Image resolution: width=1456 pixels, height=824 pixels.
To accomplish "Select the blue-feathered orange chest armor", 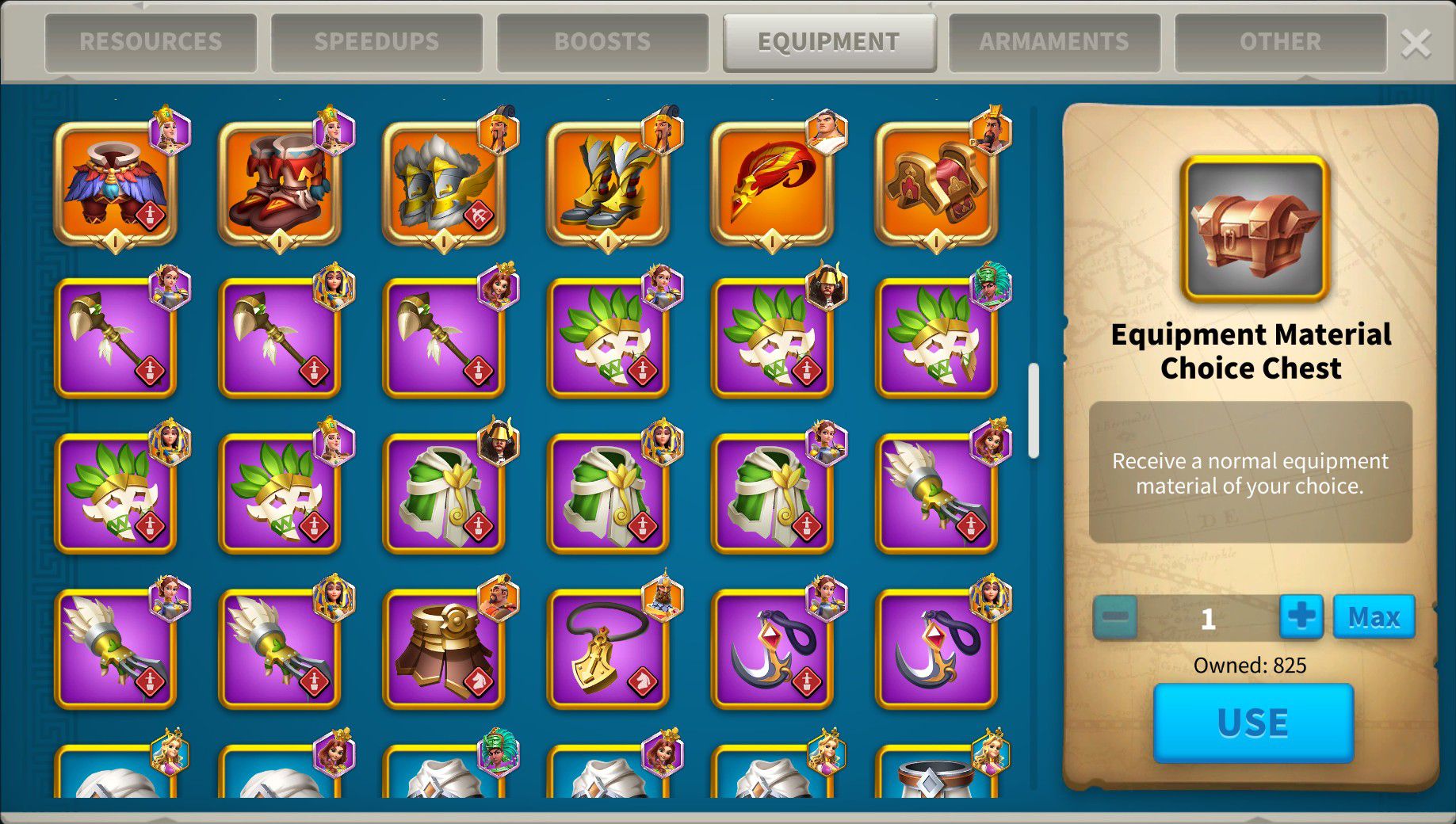I will tap(116, 184).
